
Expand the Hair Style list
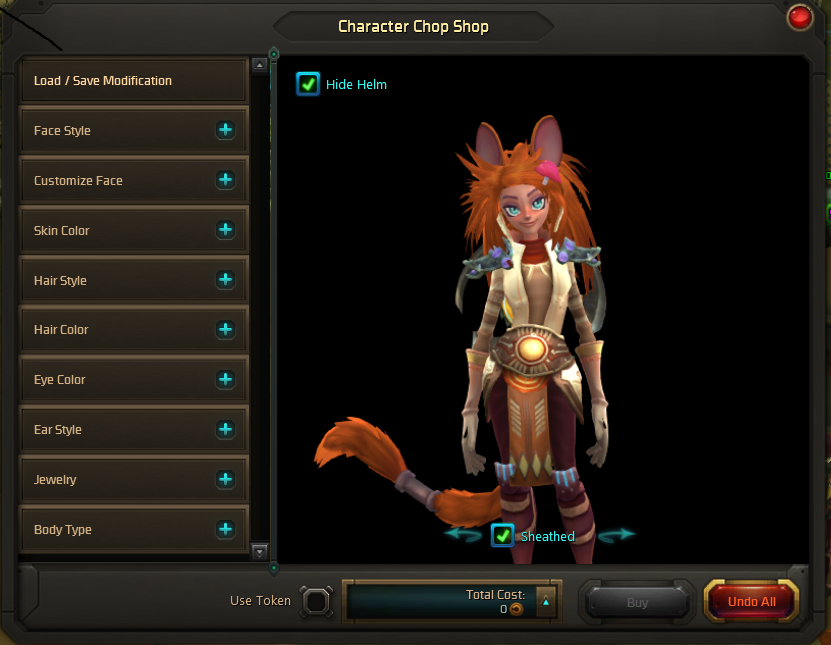point(225,280)
